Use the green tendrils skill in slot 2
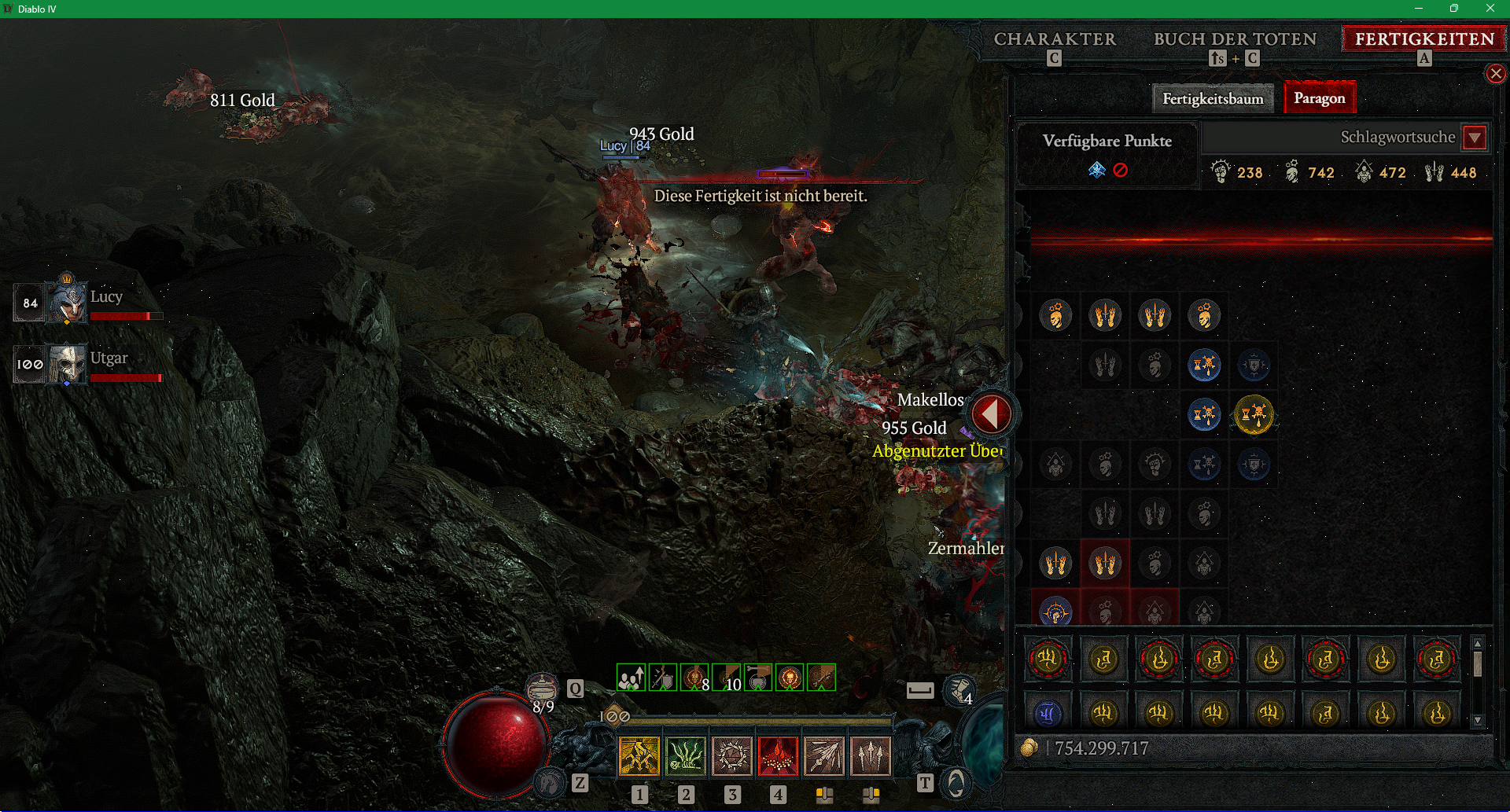 (x=686, y=756)
